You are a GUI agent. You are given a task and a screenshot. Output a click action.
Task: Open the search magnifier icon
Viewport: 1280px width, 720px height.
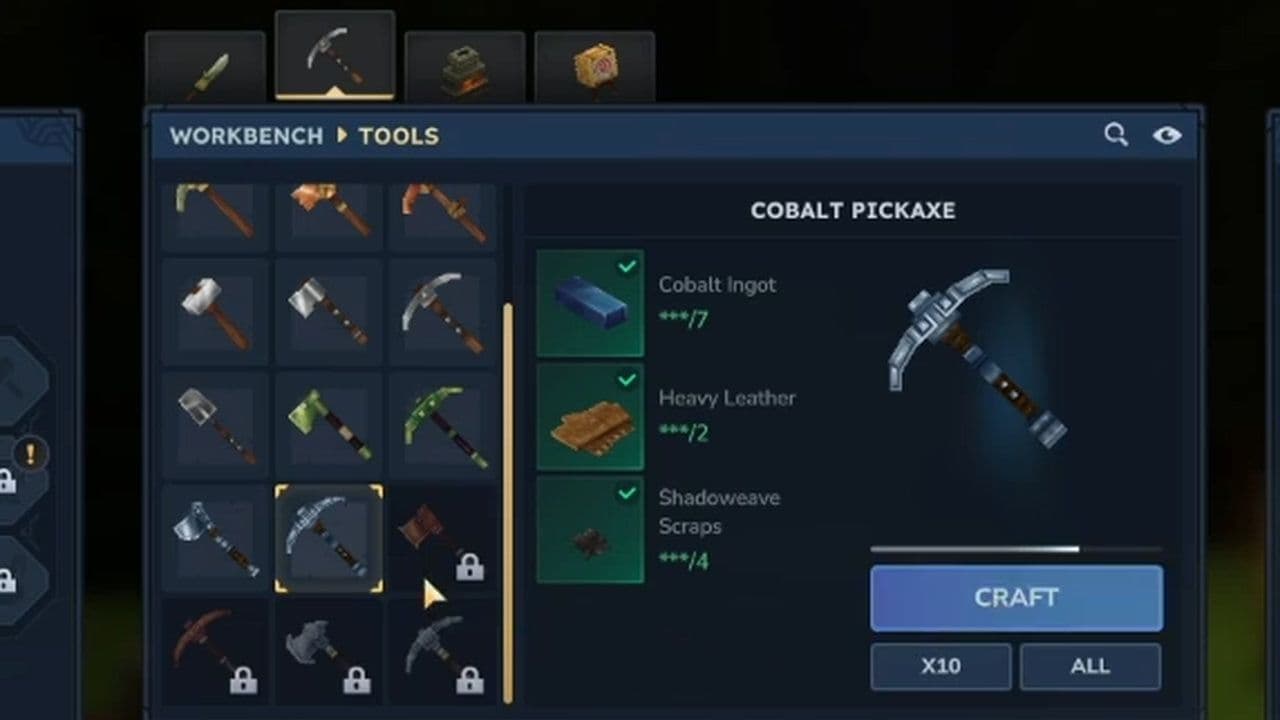(1116, 135)
